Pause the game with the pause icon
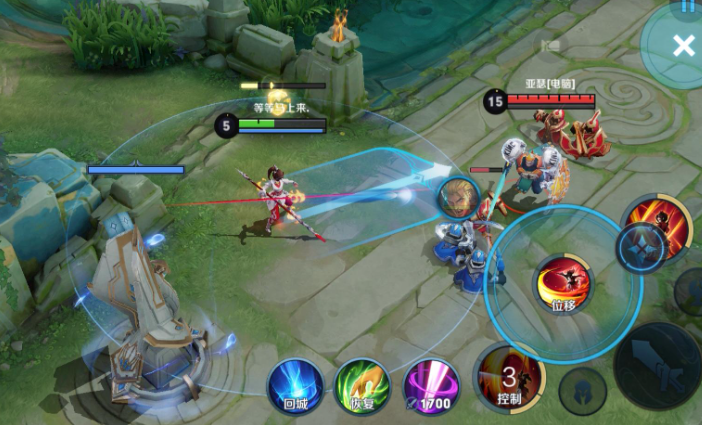Screen dimensions: 702x425 (x=688, y=5)
